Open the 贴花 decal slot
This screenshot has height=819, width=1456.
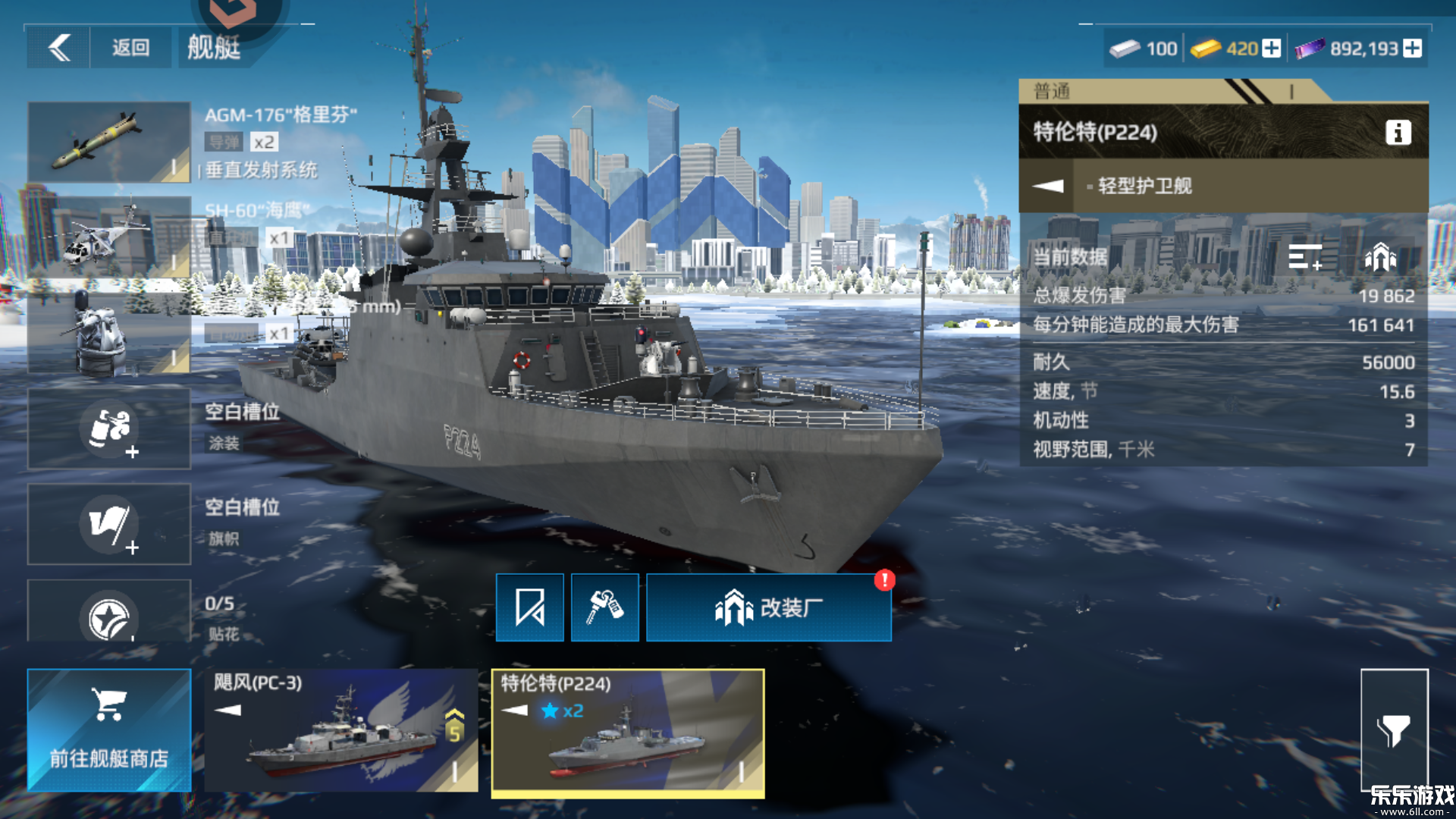(x=109, y=613)
